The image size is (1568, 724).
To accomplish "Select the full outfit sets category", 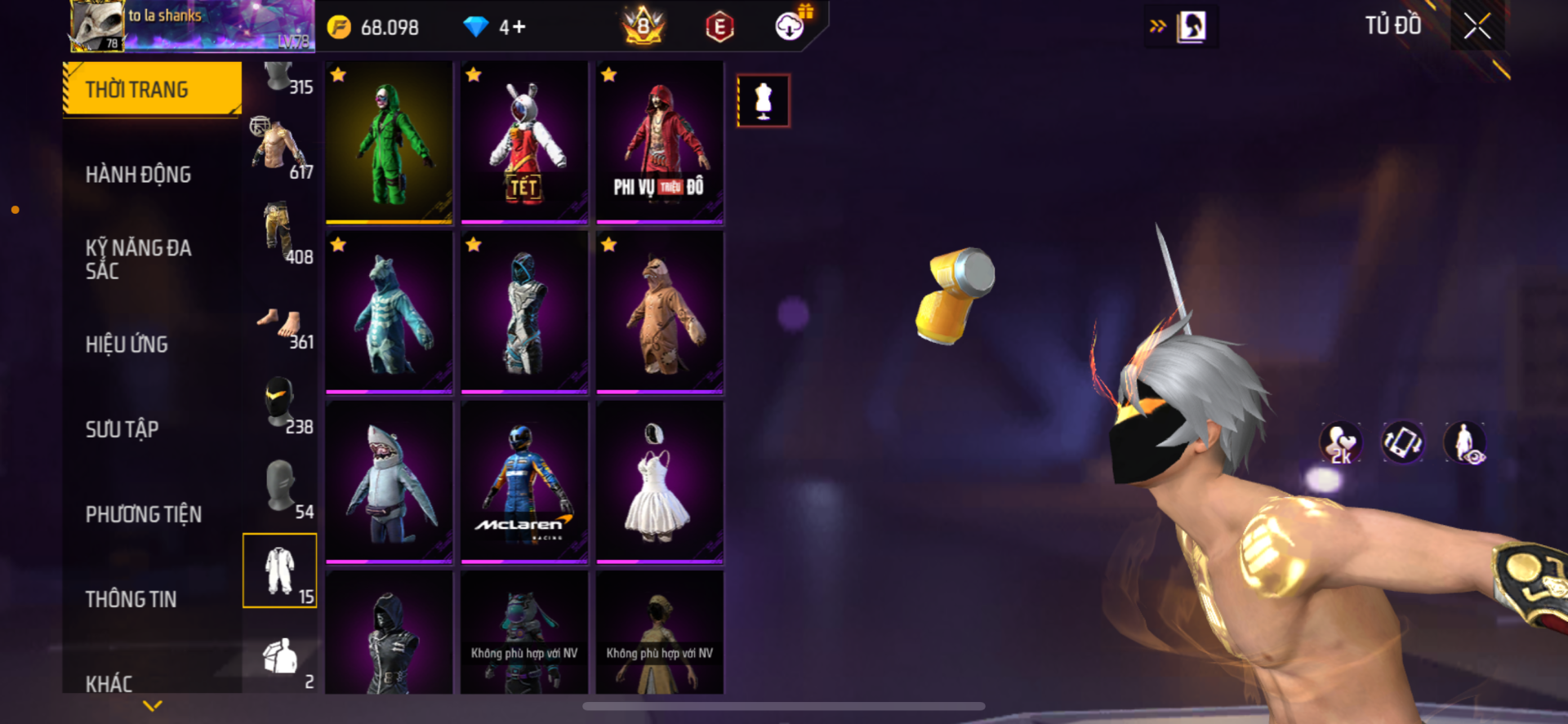I will click(x=279, y=571).
